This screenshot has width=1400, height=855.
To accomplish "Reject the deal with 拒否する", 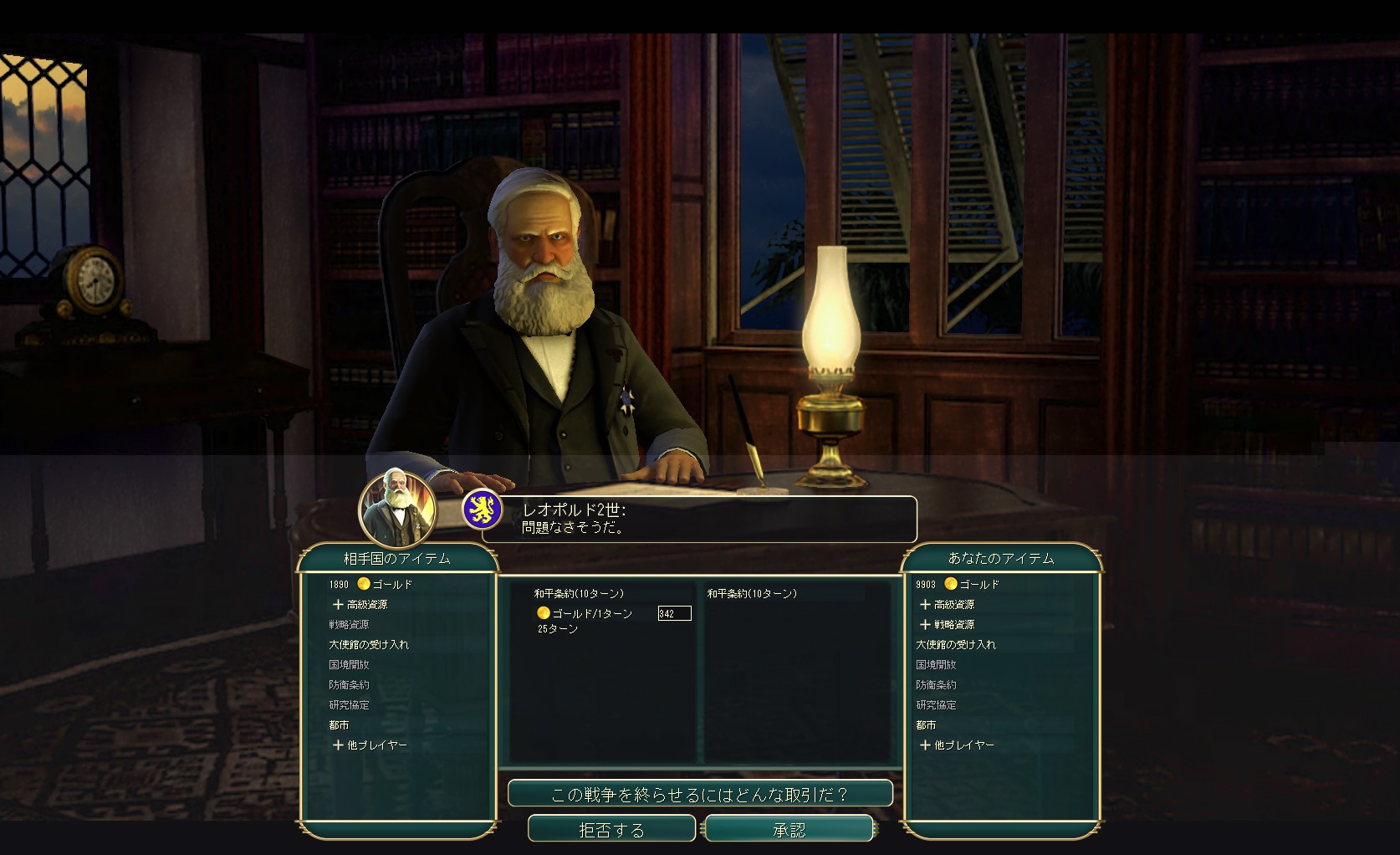I will [x=611, y=829].
